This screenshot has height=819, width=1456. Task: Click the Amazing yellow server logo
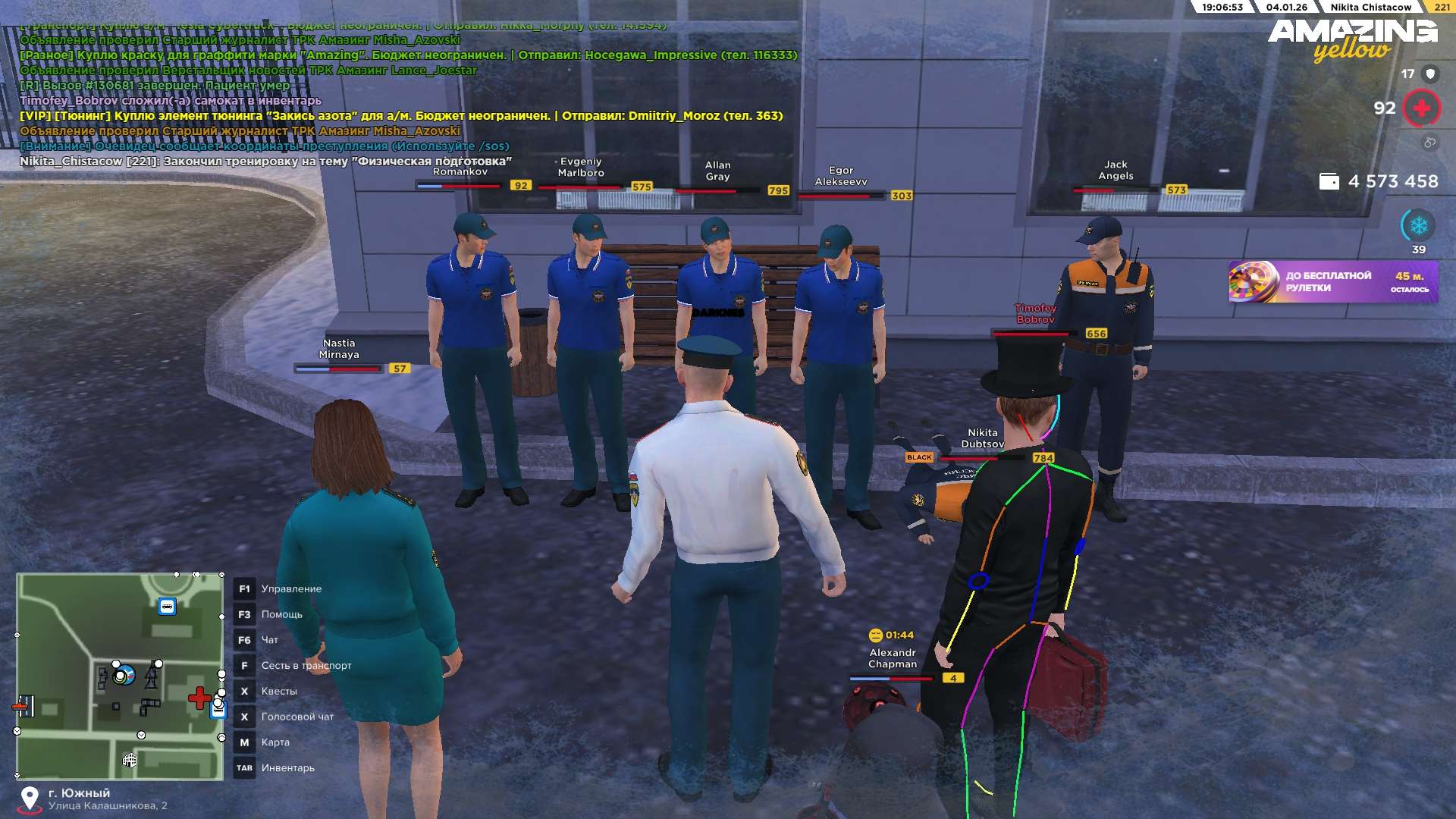pyautogui.click(x=1352, y=39)
